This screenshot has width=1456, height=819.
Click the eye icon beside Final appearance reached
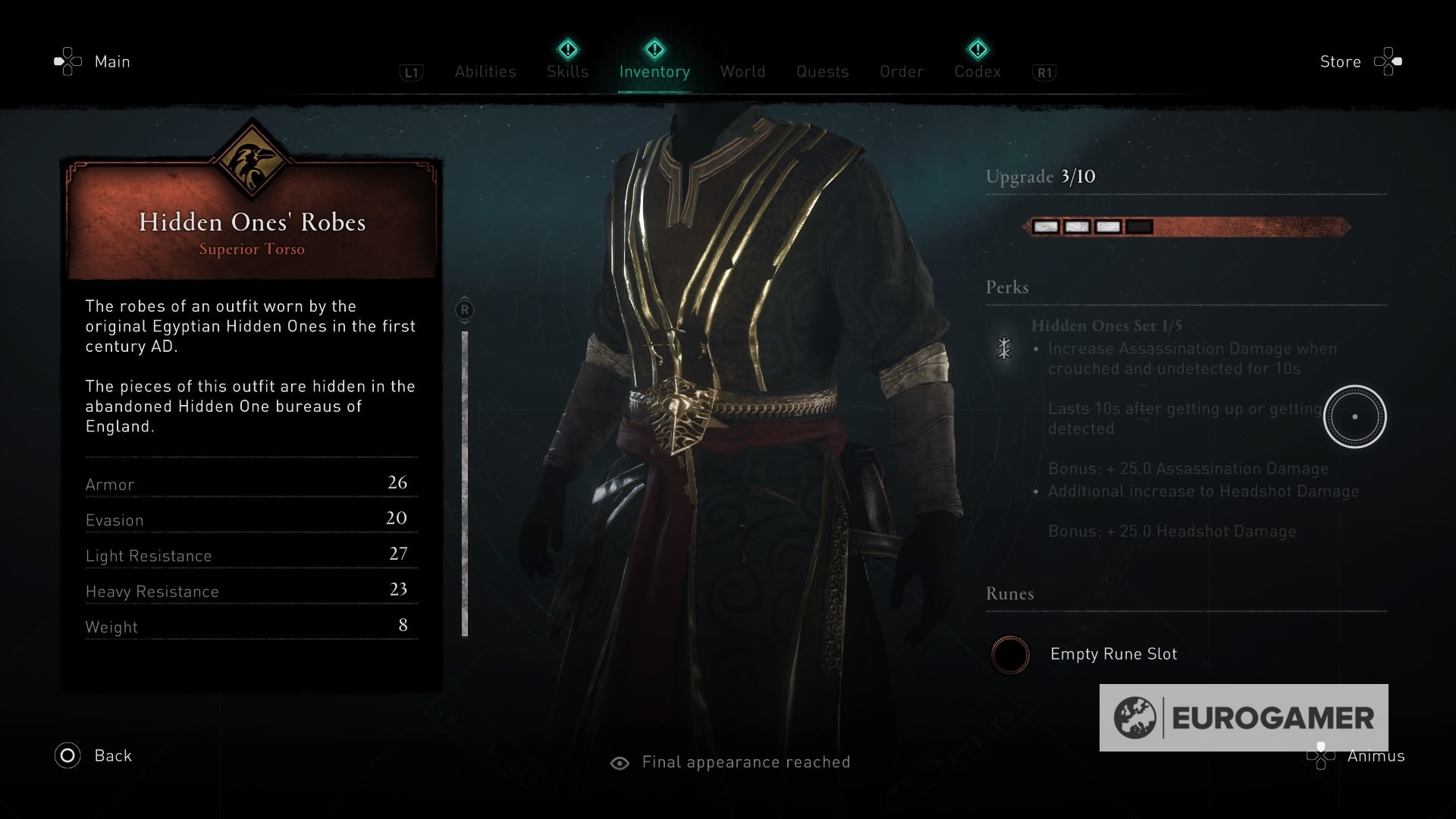point(622,762)
